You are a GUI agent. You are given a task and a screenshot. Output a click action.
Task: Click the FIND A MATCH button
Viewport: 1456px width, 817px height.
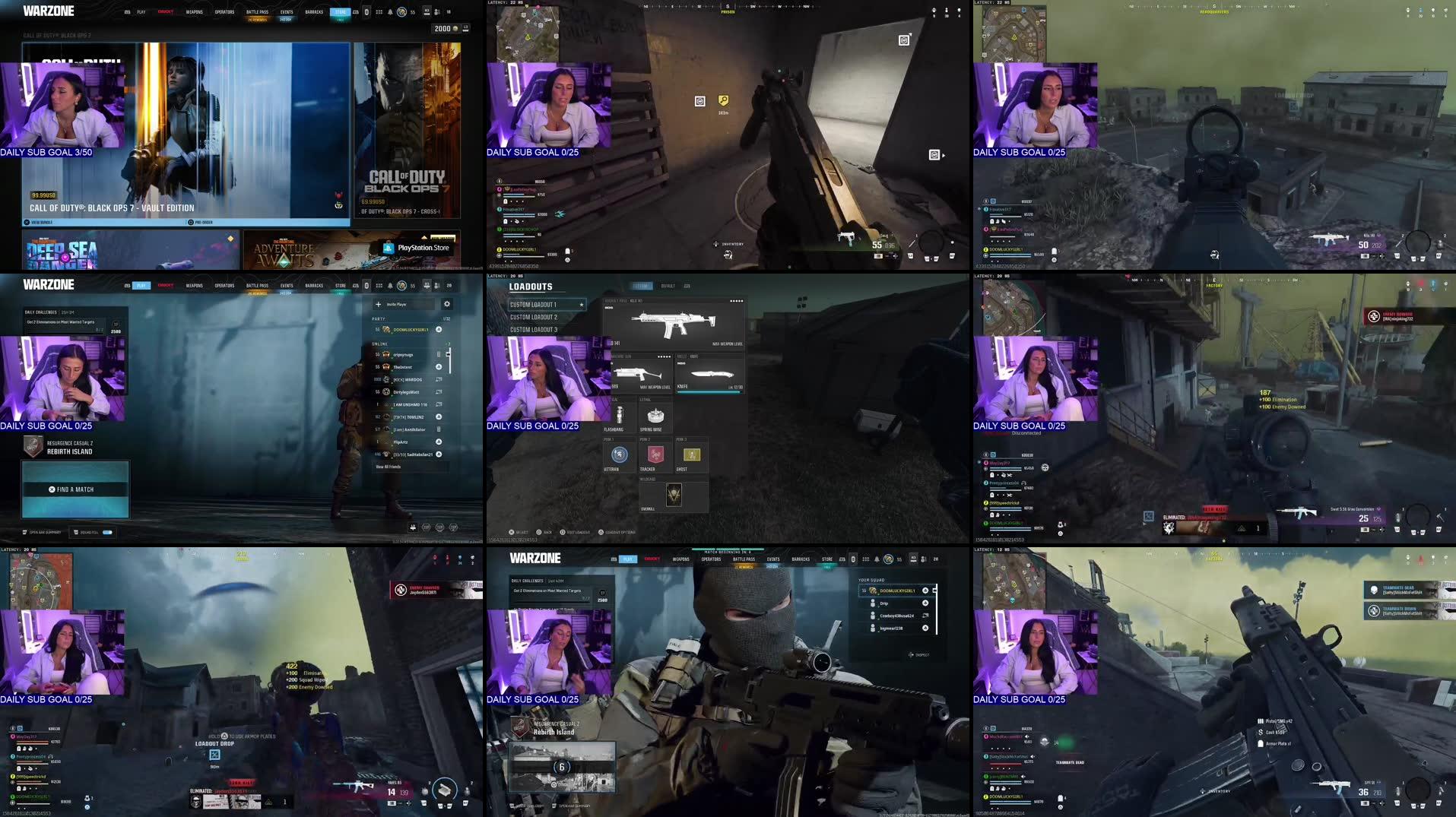coord(75,489)
